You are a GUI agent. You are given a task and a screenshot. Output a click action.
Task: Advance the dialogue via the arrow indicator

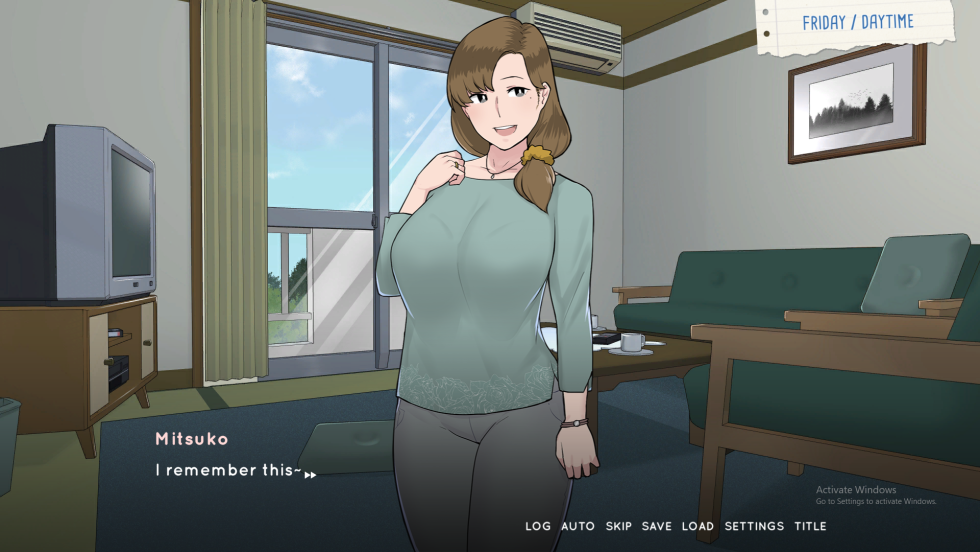pos(310,475)
